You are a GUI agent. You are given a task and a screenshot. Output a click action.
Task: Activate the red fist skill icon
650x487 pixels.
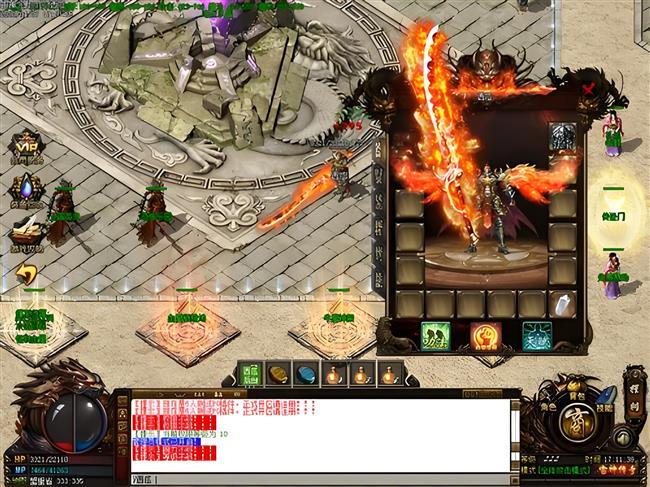pyautogui.click(x=485, y=335)
